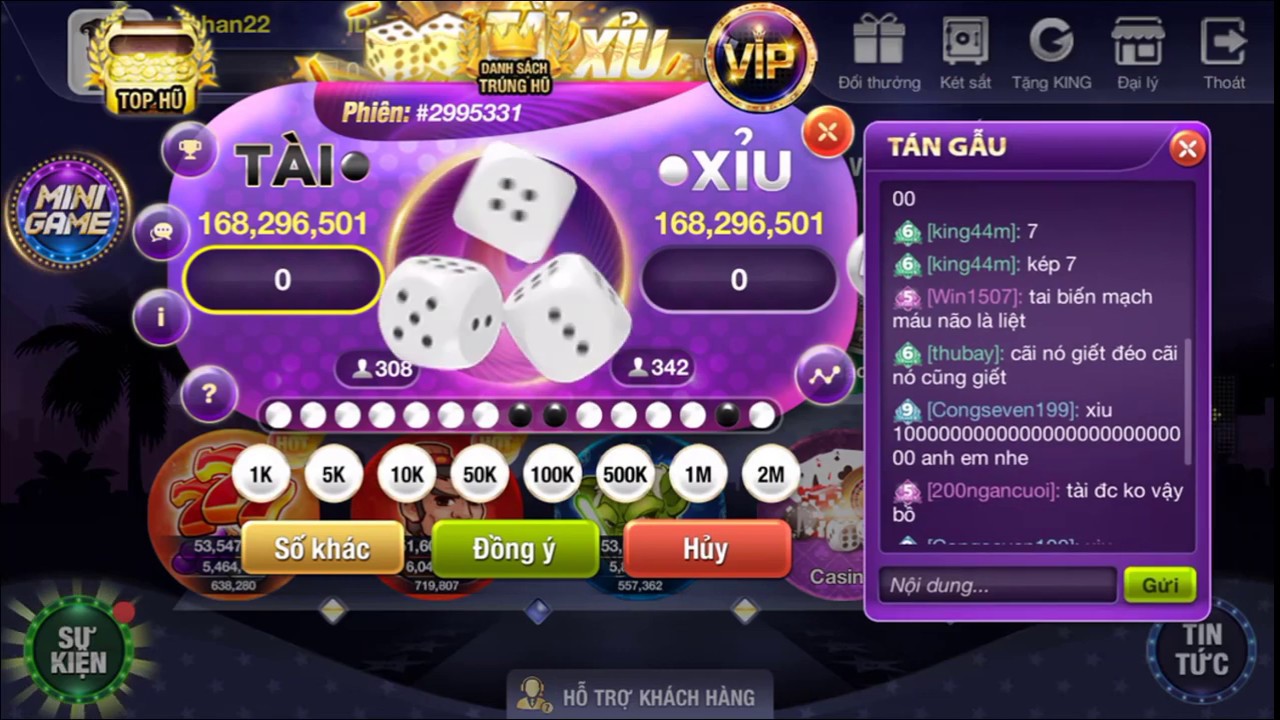
Task: Pick the 500K bet chip
Action: (x=625, y=476)
